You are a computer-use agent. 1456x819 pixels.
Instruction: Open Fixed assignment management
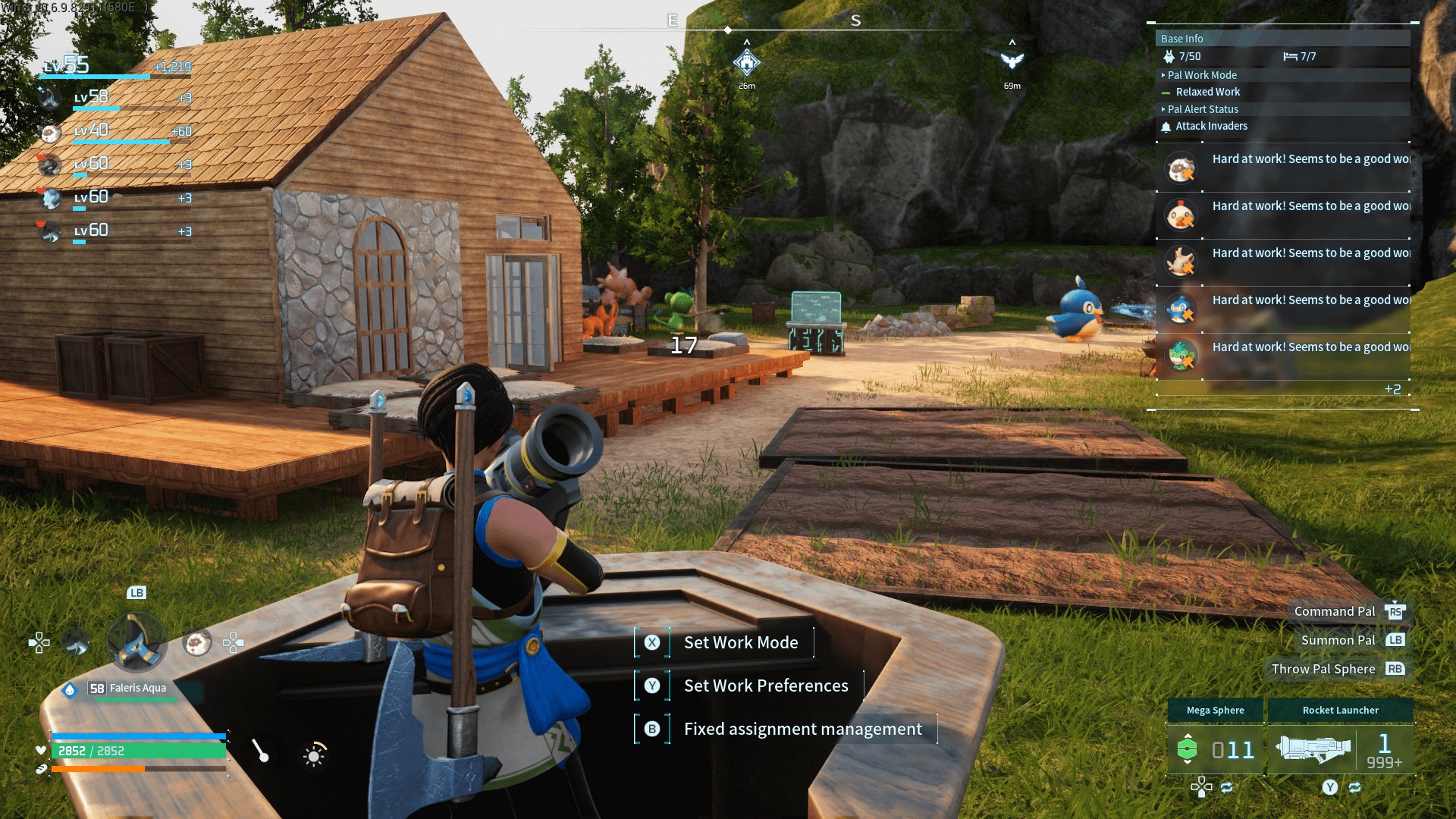pyautogui.click(x=802, y=729)
